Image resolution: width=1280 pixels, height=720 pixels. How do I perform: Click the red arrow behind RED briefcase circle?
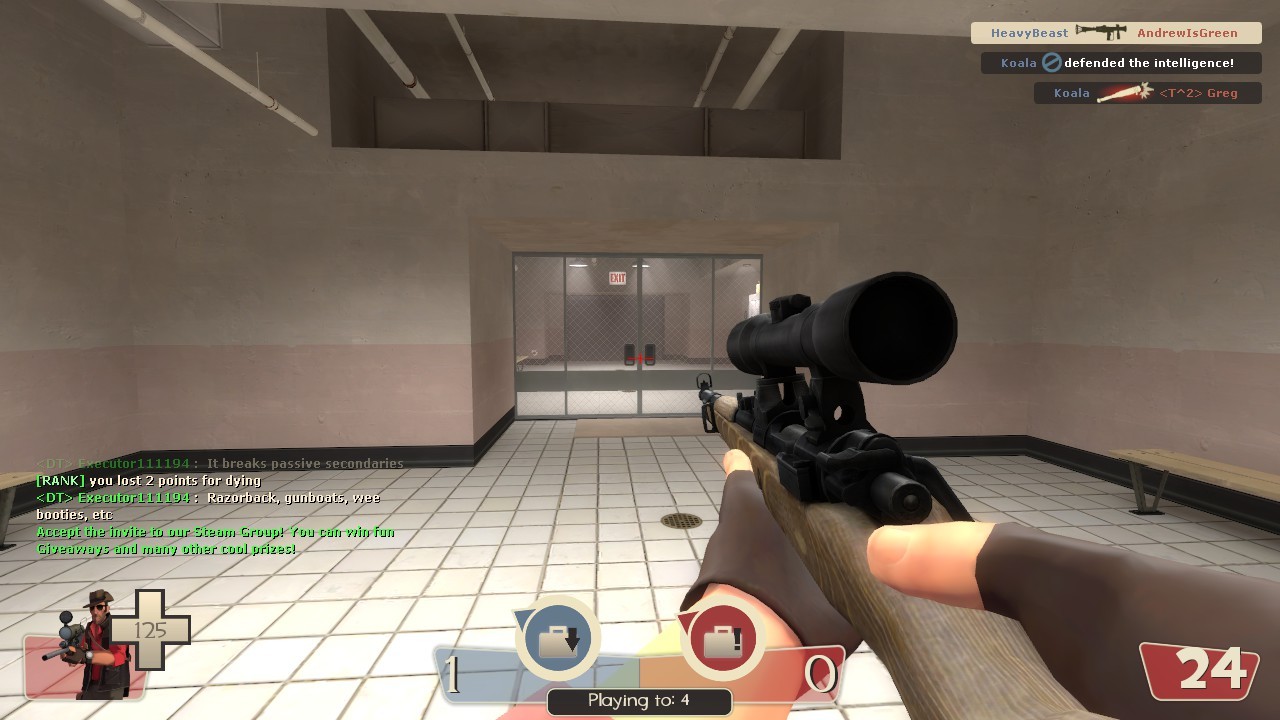click(688, 620)
